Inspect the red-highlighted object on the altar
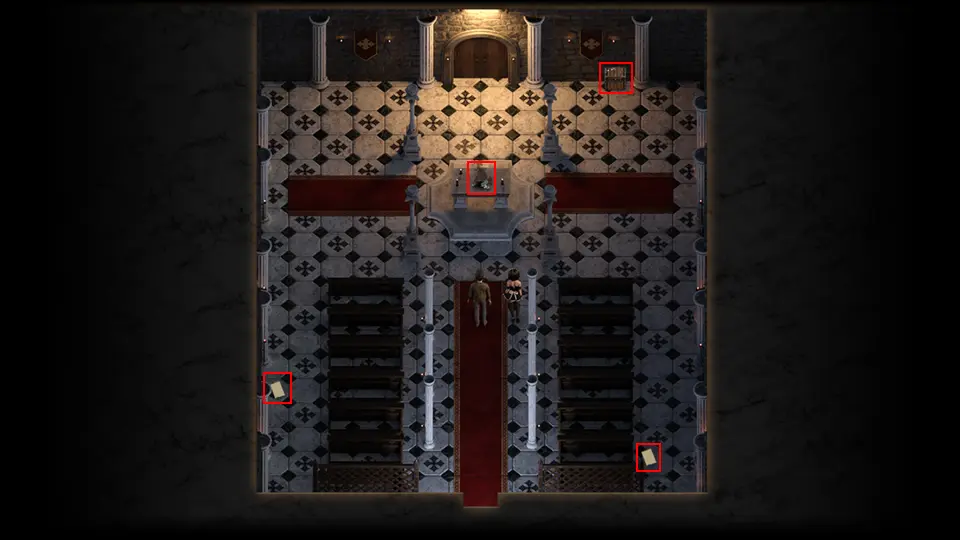Image resolution: width=960 pixels, height=540 pixels. 482,178
